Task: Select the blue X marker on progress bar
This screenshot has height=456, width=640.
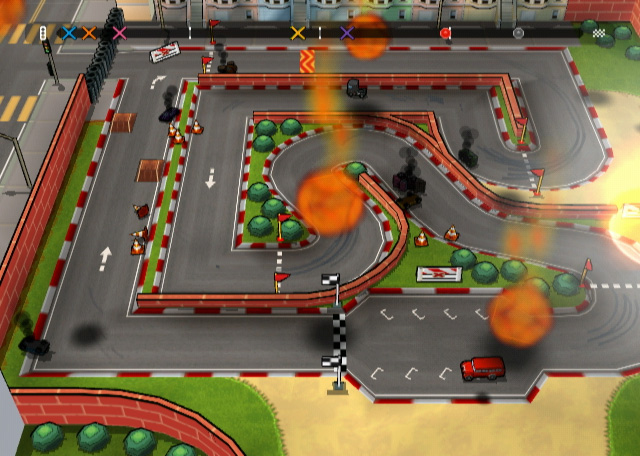Action: (x=69, y=33)
